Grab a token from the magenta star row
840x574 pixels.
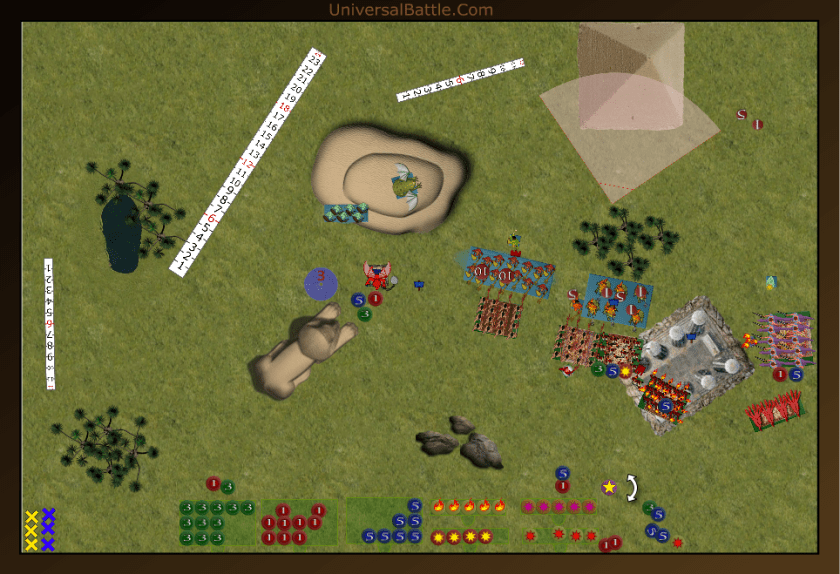point(558,507)
